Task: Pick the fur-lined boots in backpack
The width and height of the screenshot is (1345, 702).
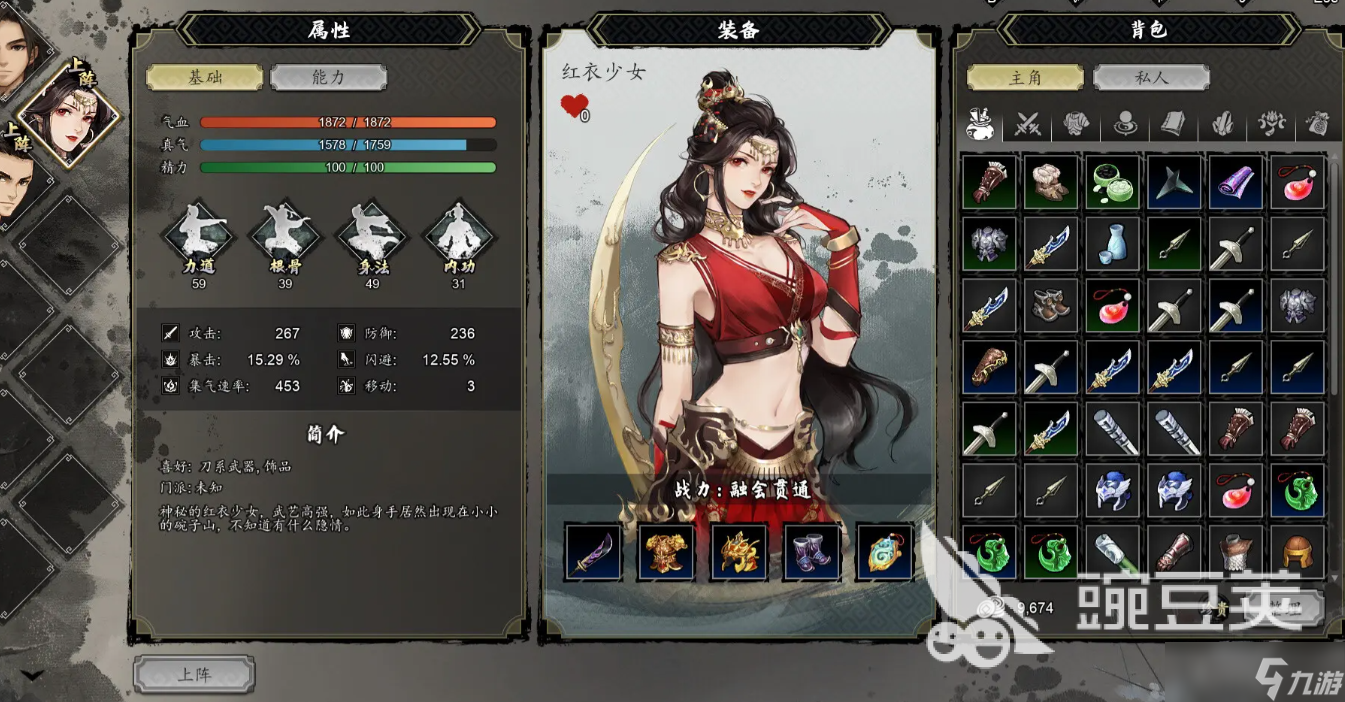Action: 1051,182
